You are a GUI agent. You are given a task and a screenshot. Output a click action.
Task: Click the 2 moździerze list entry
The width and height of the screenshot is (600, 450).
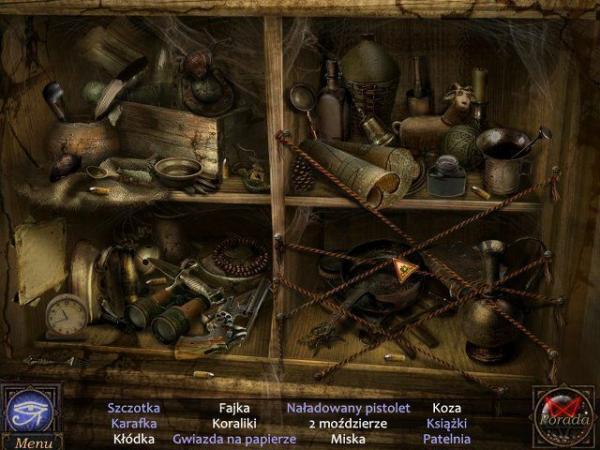click(x=348, y=423)
